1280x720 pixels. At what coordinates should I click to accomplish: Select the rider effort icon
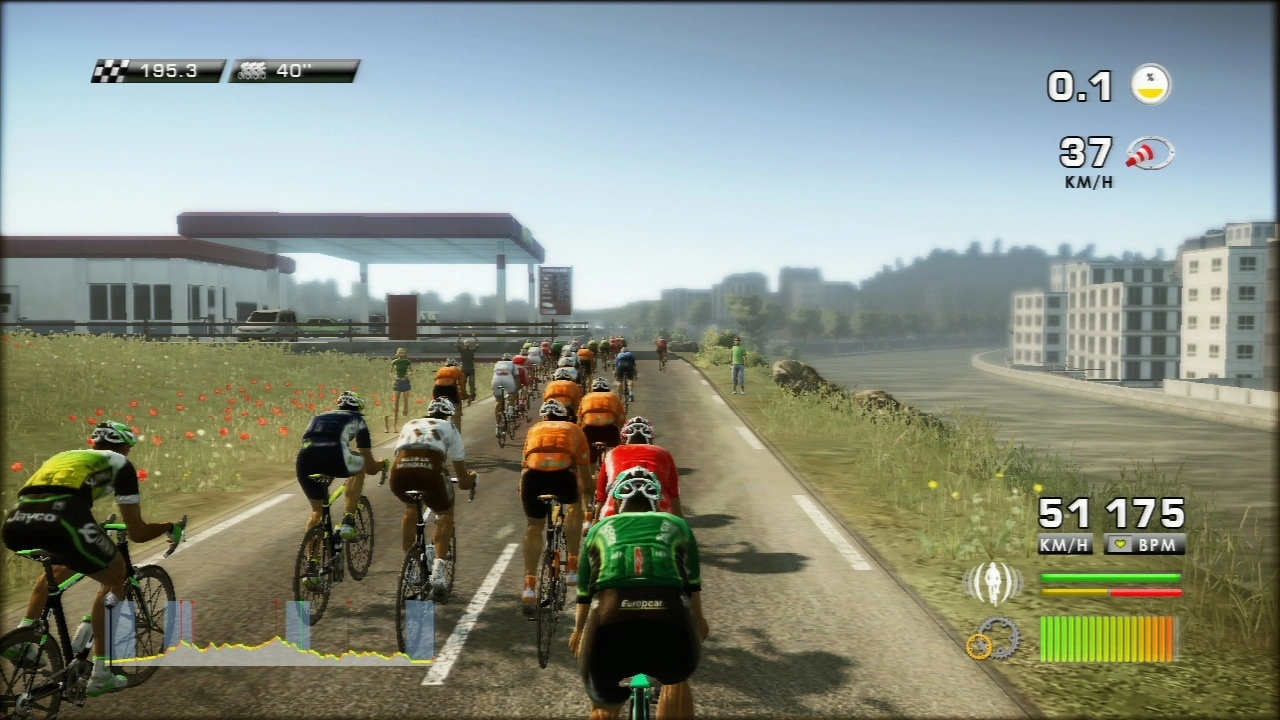[x=993, y=583]
